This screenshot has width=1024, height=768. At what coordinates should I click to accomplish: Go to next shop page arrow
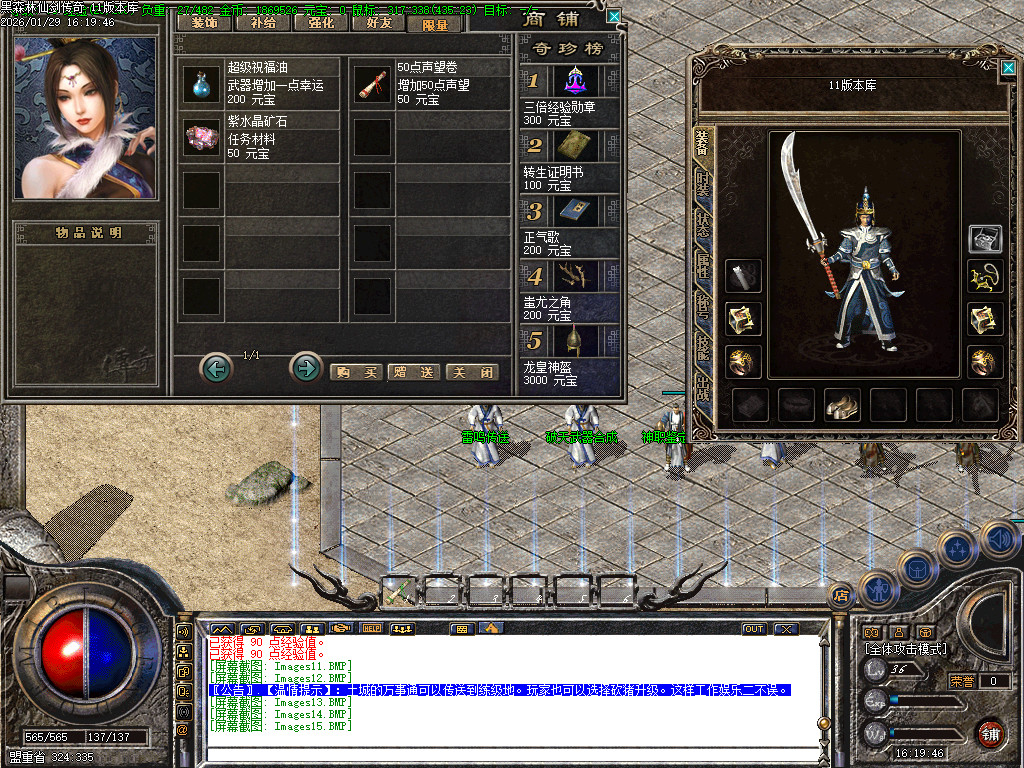[x=305, y=368]
